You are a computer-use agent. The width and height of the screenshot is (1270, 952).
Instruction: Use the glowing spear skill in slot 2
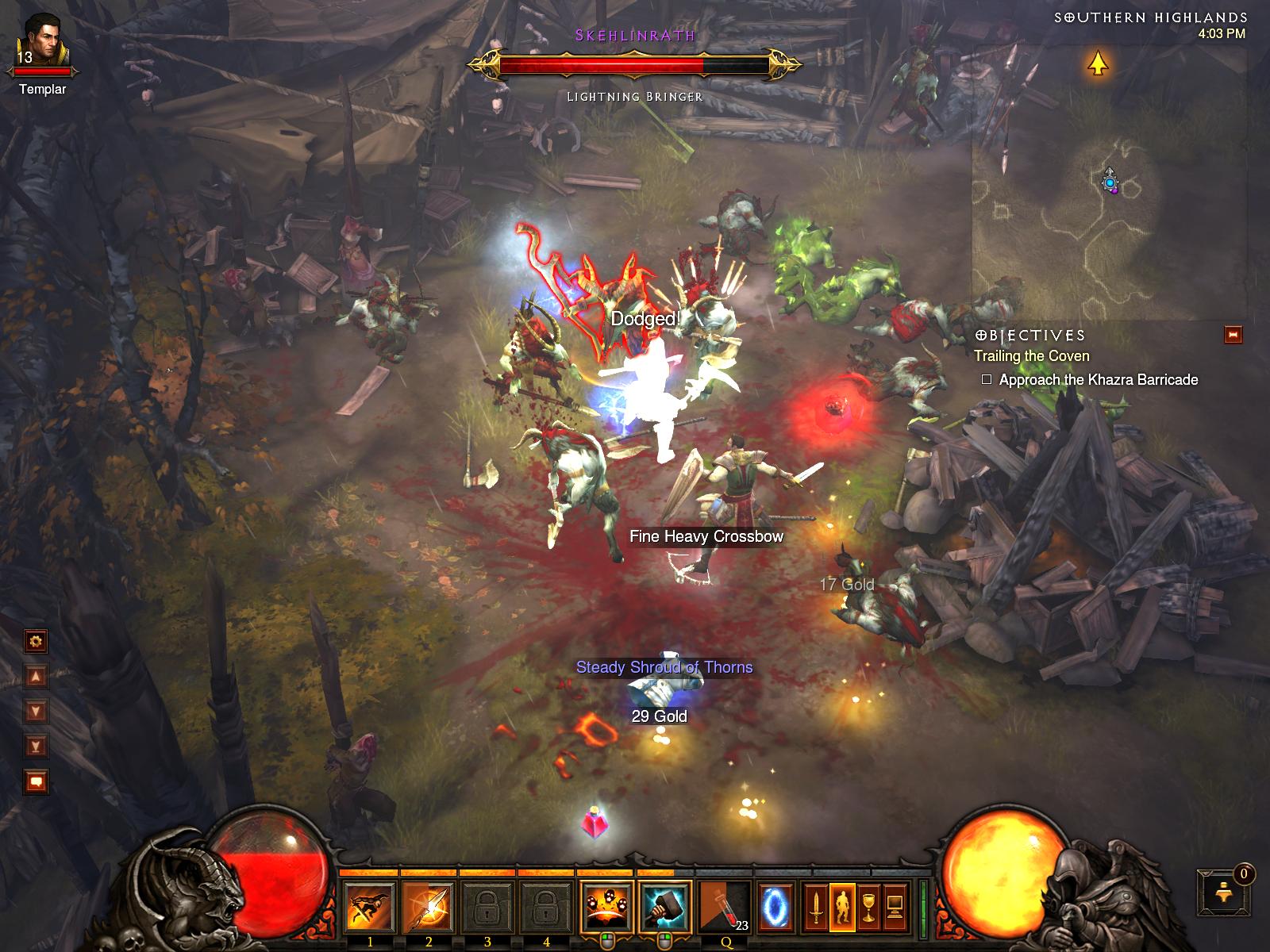point(429,907)
